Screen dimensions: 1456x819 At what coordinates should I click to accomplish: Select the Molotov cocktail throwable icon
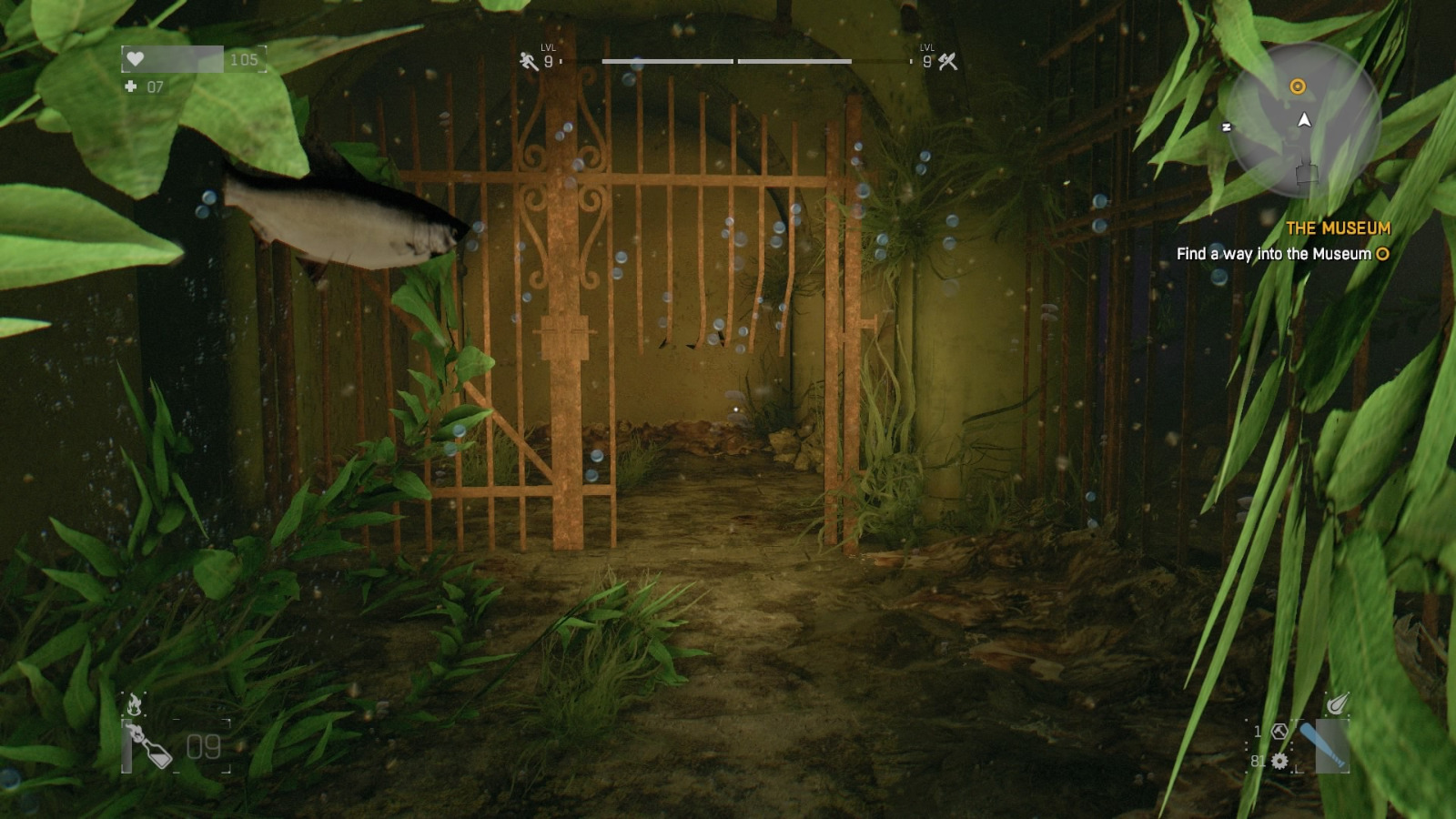click(x=150, y=746)
